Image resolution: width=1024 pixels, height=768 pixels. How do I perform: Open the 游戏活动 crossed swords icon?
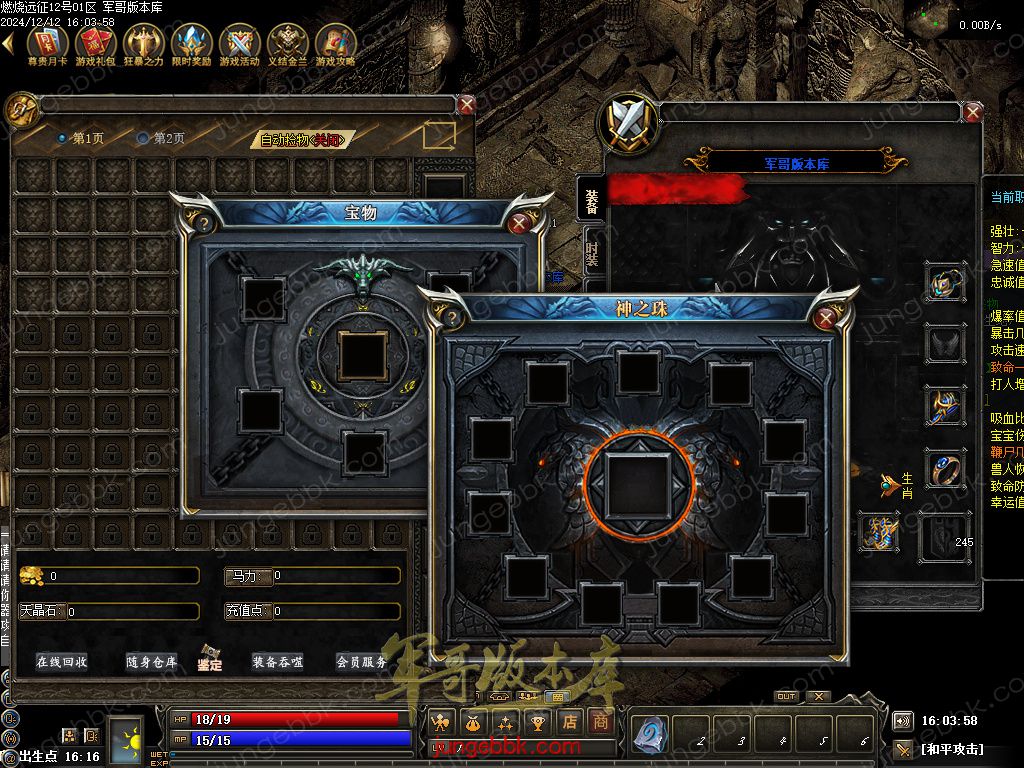click(x=239, y=44)
